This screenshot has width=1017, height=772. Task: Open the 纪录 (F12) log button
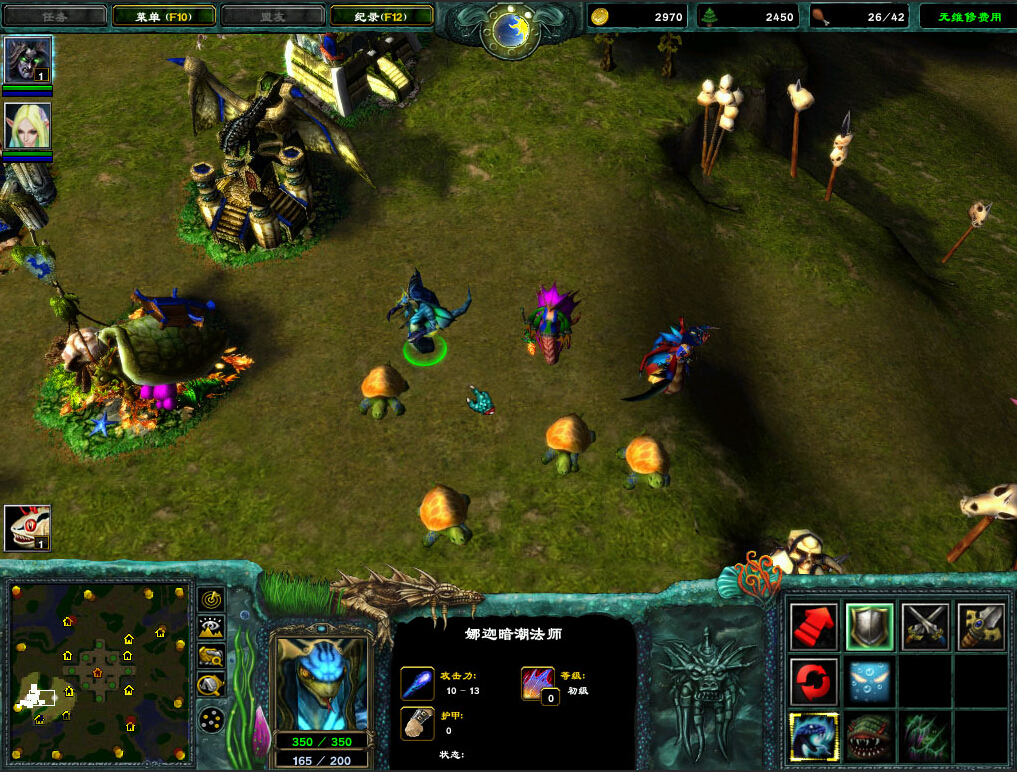[381, 16]
